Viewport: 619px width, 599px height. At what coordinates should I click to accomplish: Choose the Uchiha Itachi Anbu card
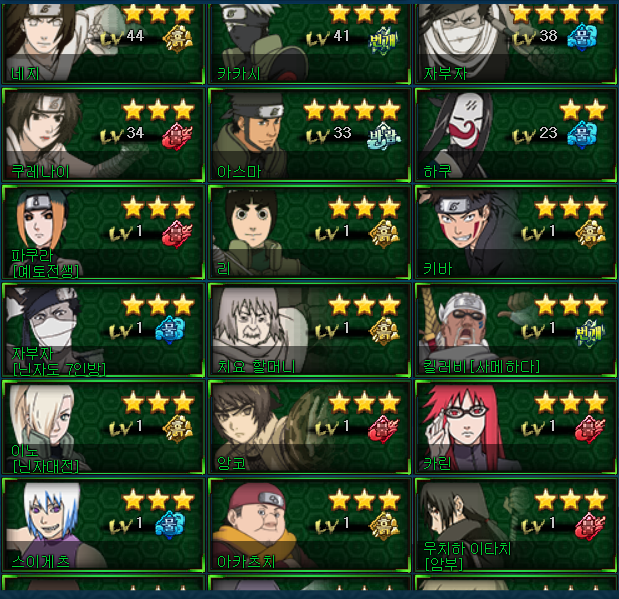(513, 525)
